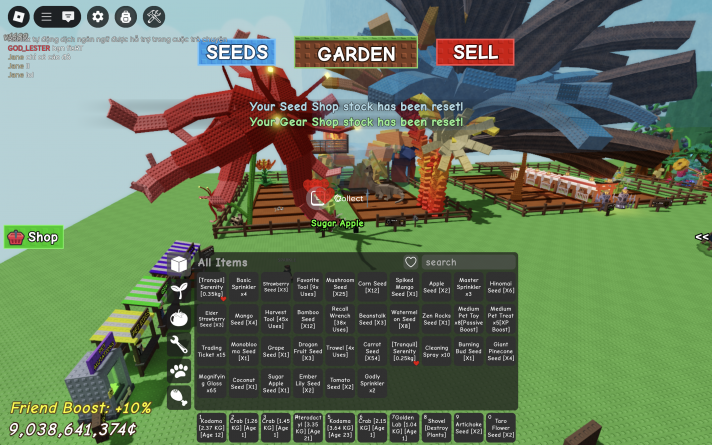This screenshot has height=445, width=712.
Task: Toggle the Roblox chat window
Action: tap(68, 16)
